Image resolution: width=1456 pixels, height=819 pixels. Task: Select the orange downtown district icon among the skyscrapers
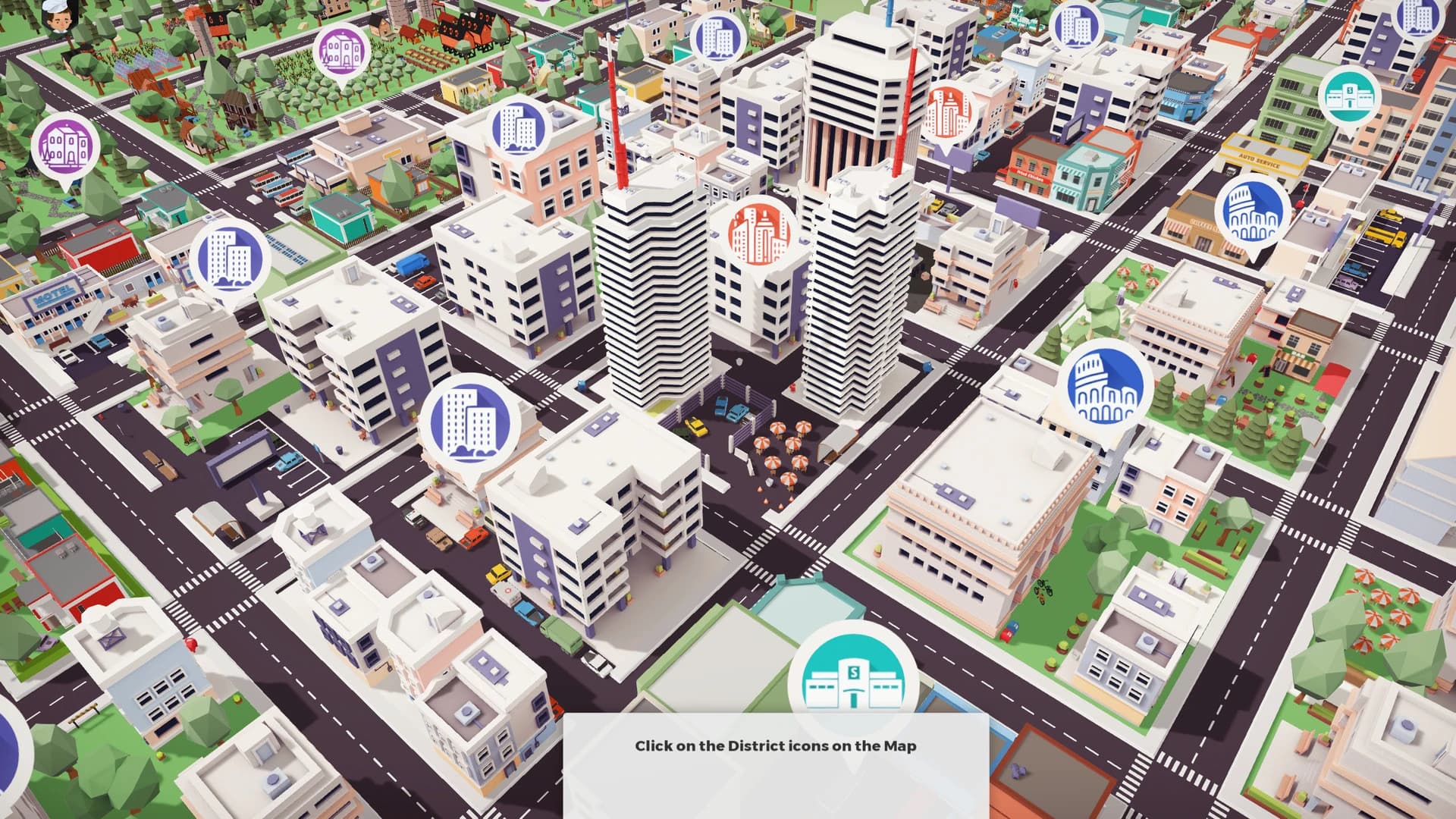click(758, 231)
